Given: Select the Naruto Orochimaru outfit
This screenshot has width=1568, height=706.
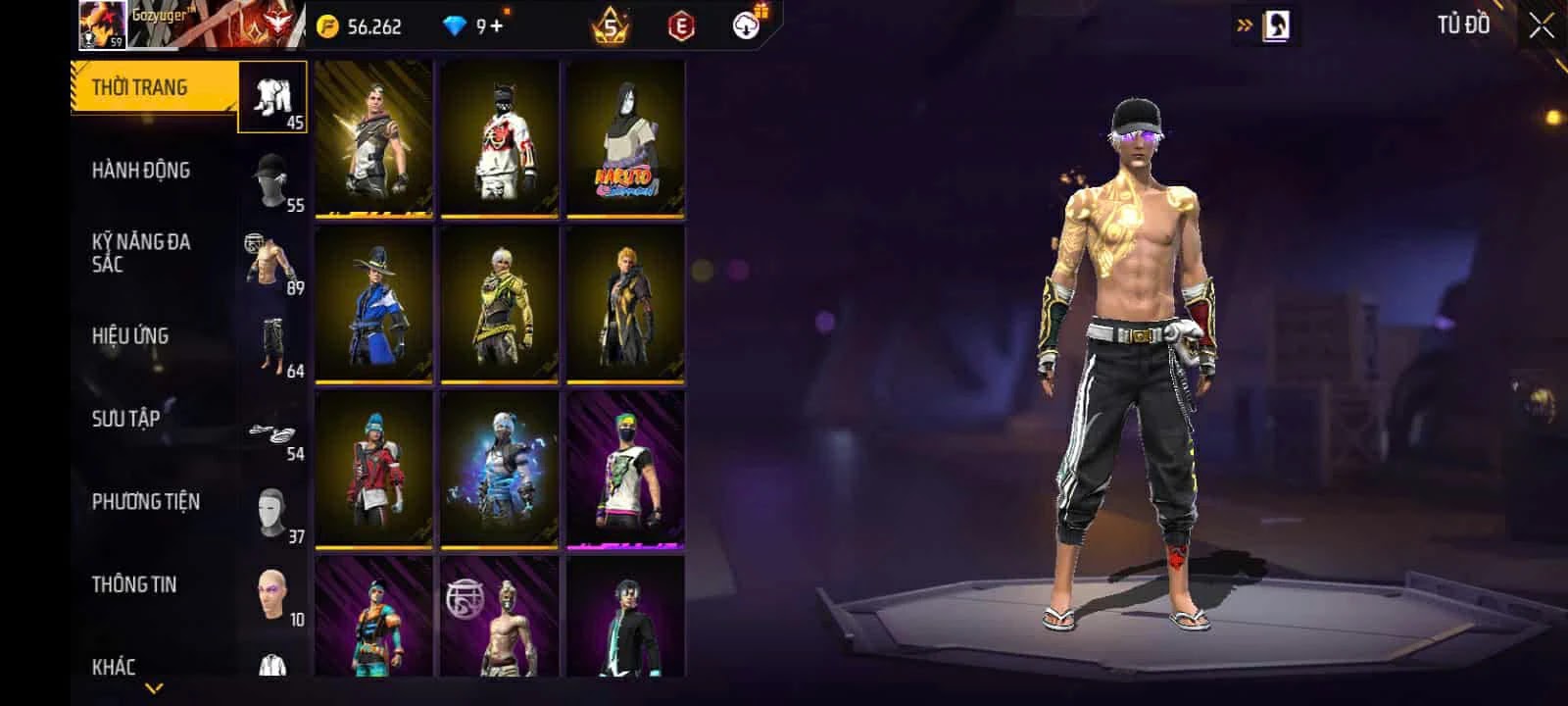Looking at the screenshot, I should [625, 138].
